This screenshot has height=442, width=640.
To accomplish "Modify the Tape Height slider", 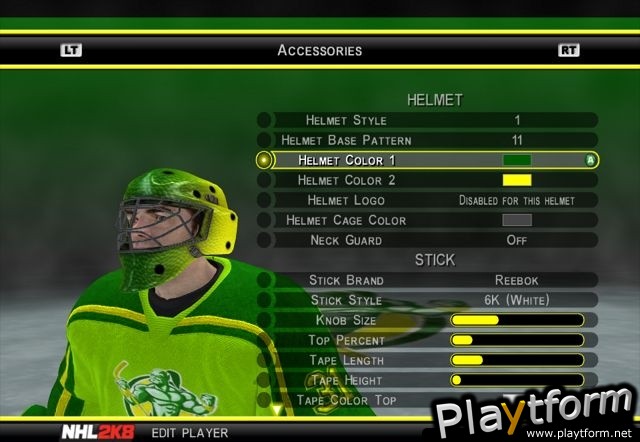I will pos(516,380).
